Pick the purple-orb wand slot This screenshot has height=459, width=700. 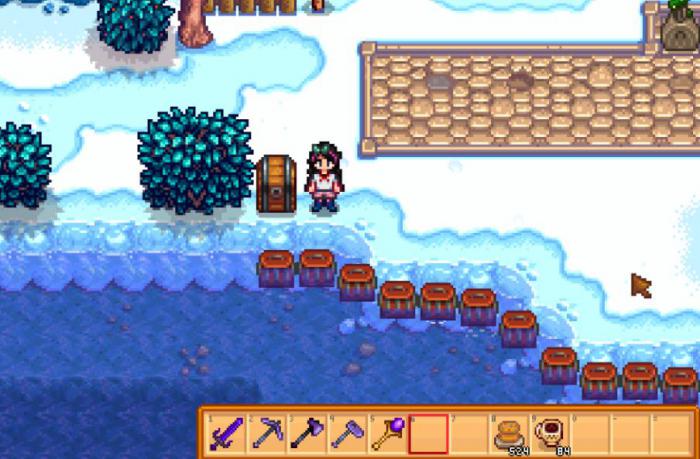tap(387, 432)
